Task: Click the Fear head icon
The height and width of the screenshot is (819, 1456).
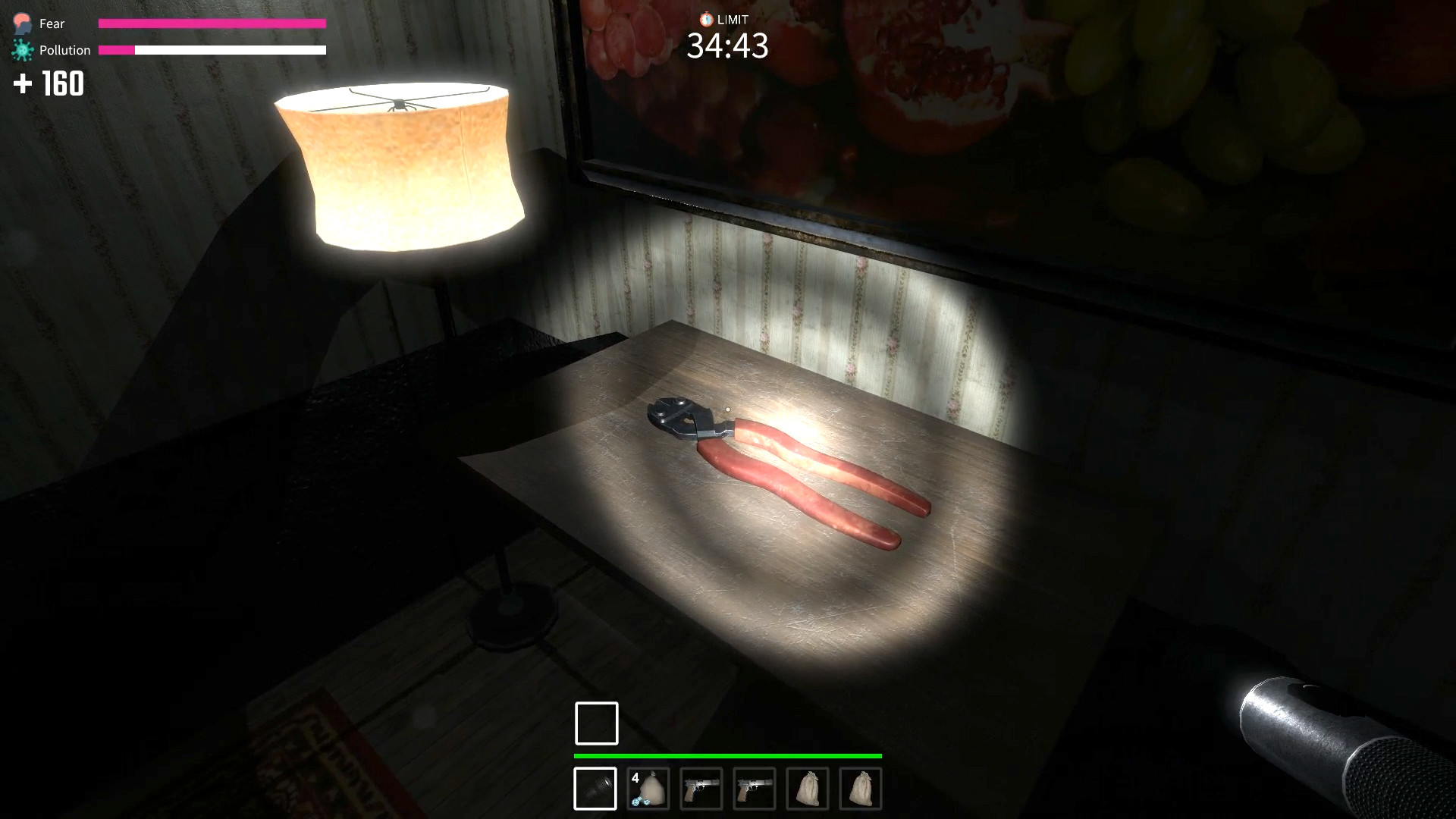Action: [x=22, y=23]
